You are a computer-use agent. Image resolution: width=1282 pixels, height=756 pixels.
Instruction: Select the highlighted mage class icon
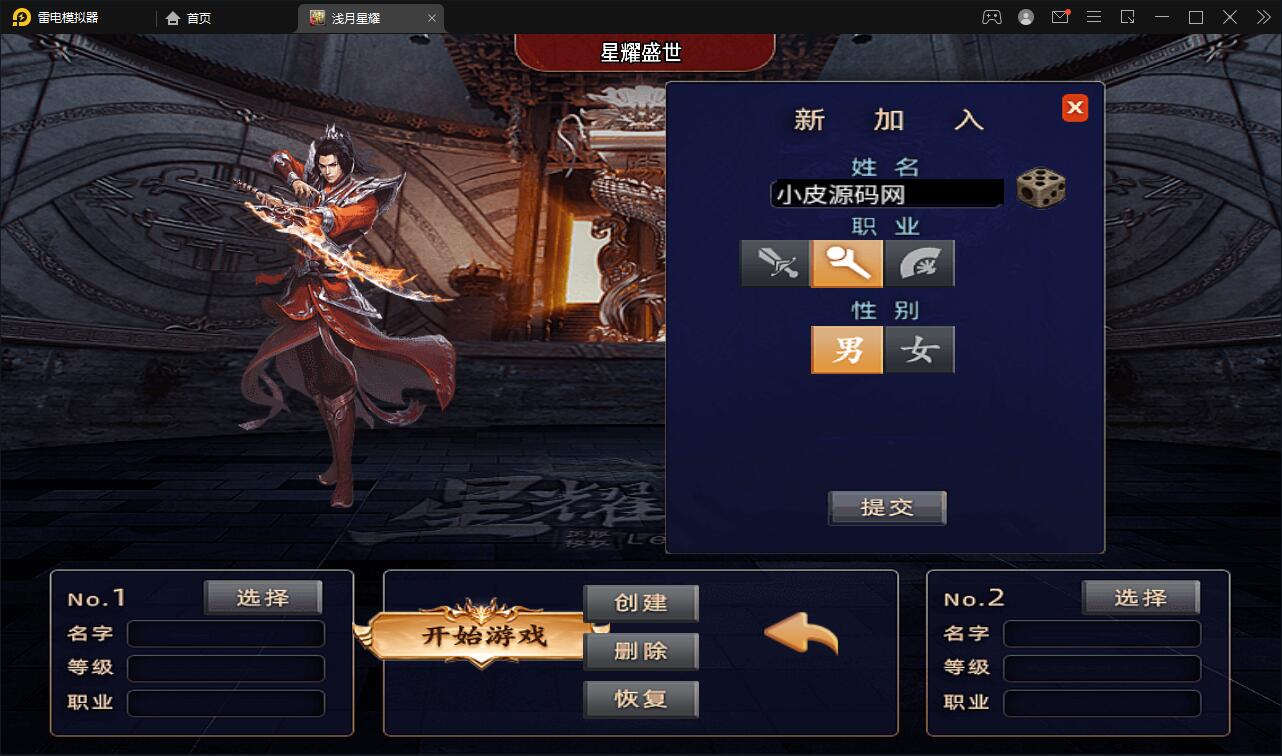click(847, 264)
